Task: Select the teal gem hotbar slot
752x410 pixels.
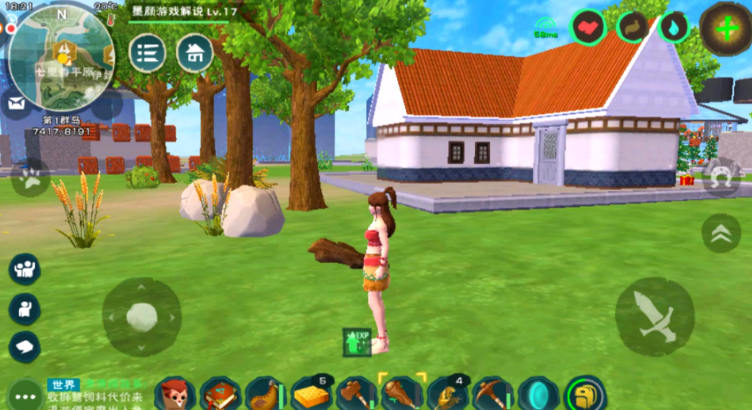Action: pyautogui.click(x=538, y=394)
